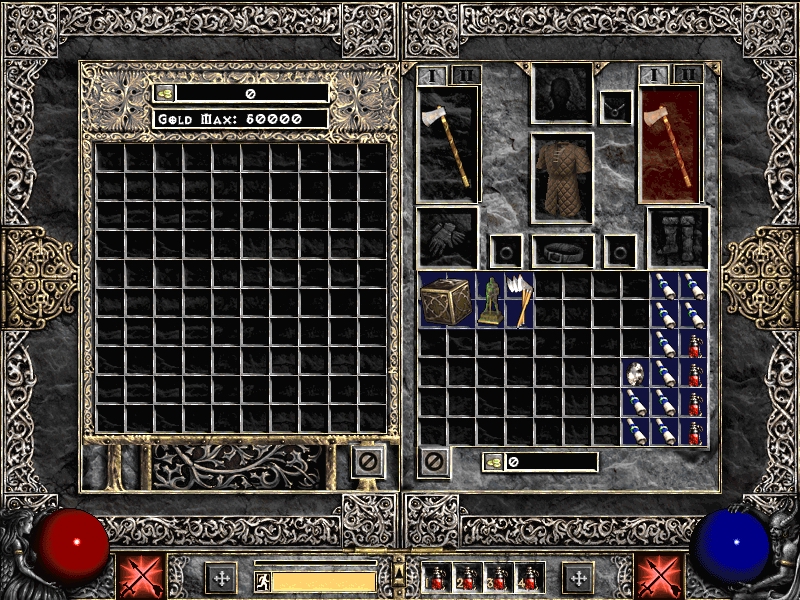Click the inventory gold coins button
This screenshot has width=800, height=600.
tap(493, 462)
